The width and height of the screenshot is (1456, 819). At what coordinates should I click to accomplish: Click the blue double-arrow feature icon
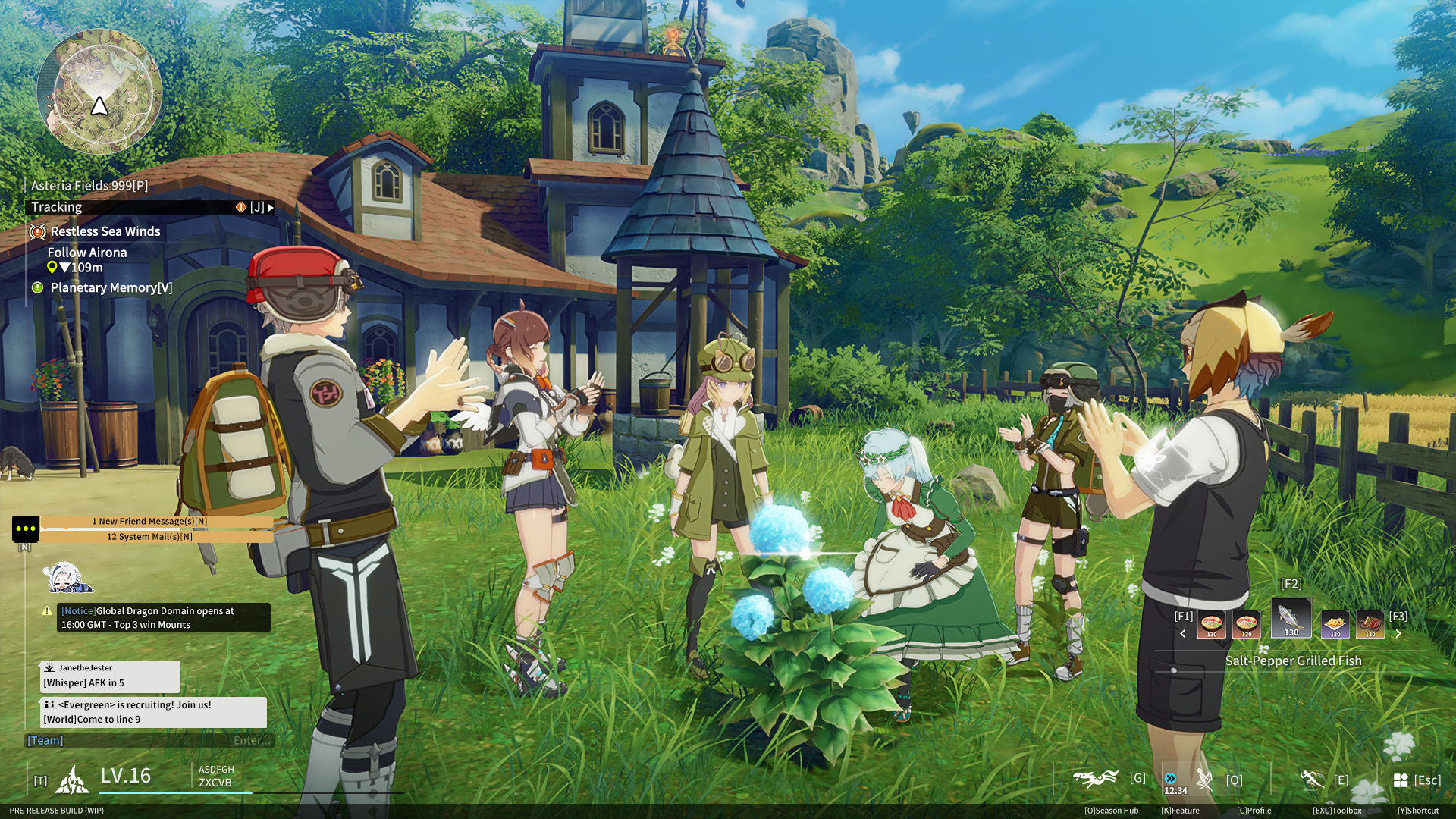point(1171,777)
